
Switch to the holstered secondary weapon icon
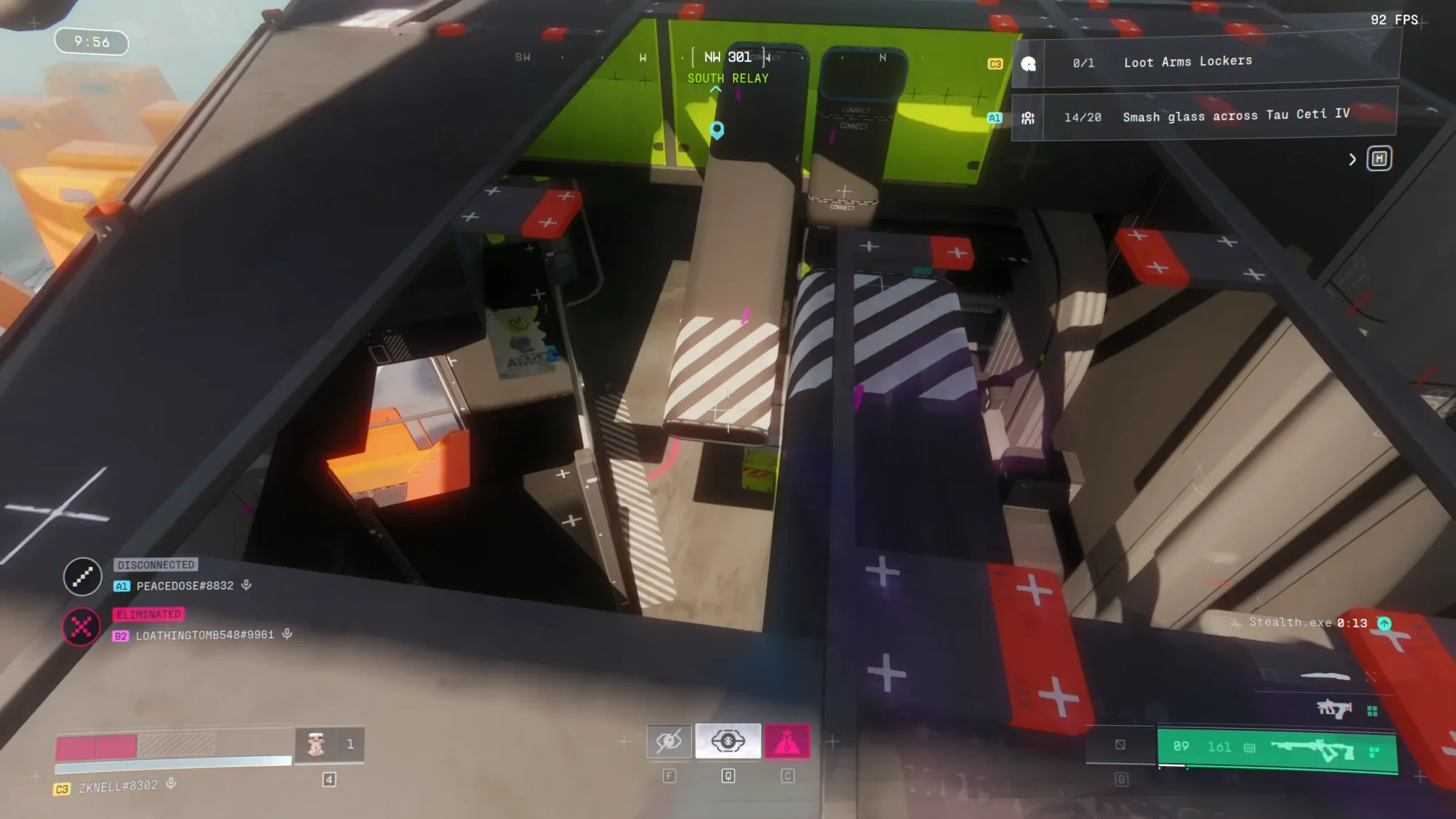point(1334,708)
